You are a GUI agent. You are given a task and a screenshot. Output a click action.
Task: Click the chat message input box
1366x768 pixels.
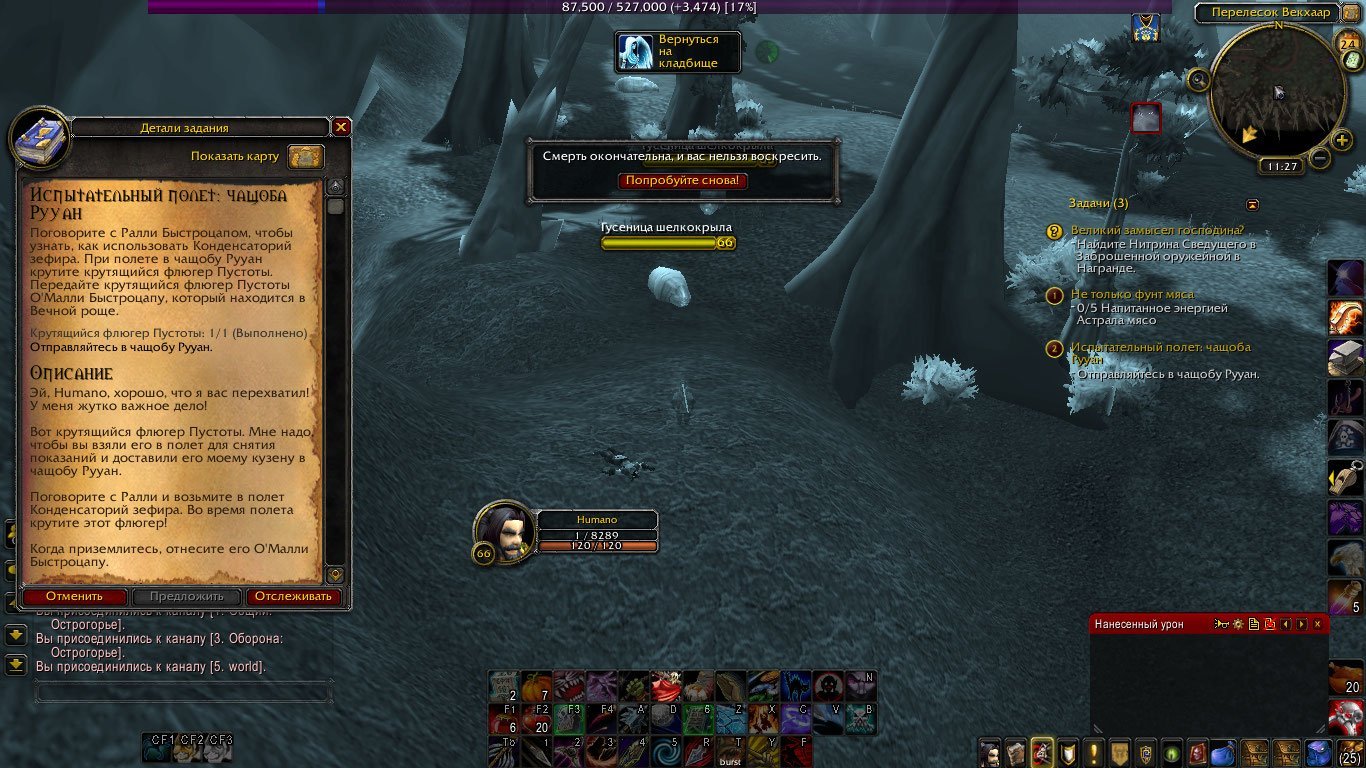click(x=183, y=692)
